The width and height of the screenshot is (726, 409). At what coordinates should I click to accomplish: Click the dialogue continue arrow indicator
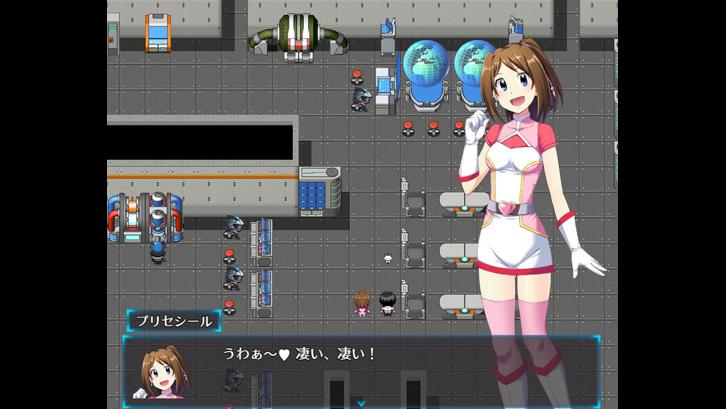point(361,403)
